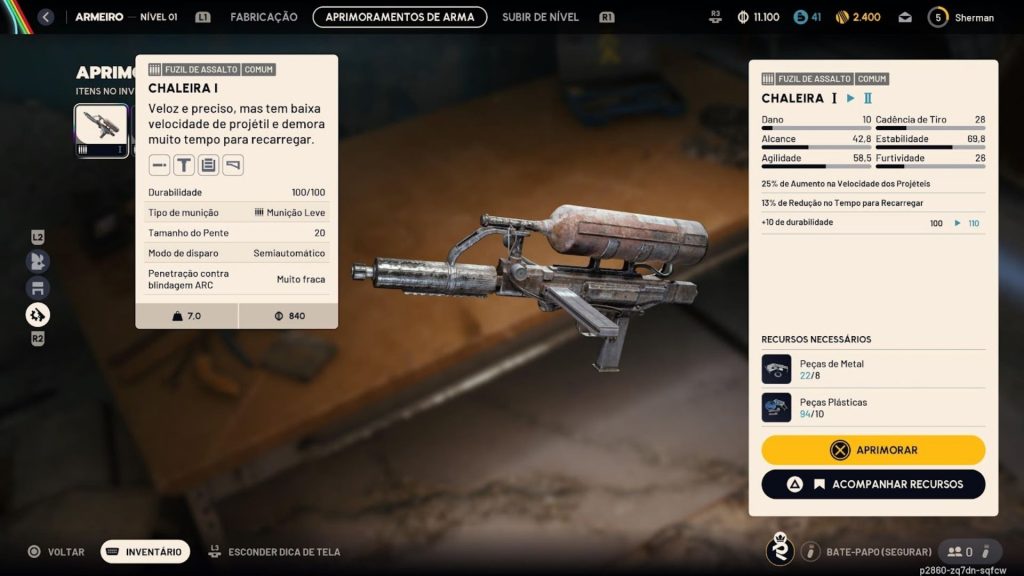Viewport: 1024px width, 576px height.
Task: Select the Peças de Metal resource row
Action: pos(873,369)
